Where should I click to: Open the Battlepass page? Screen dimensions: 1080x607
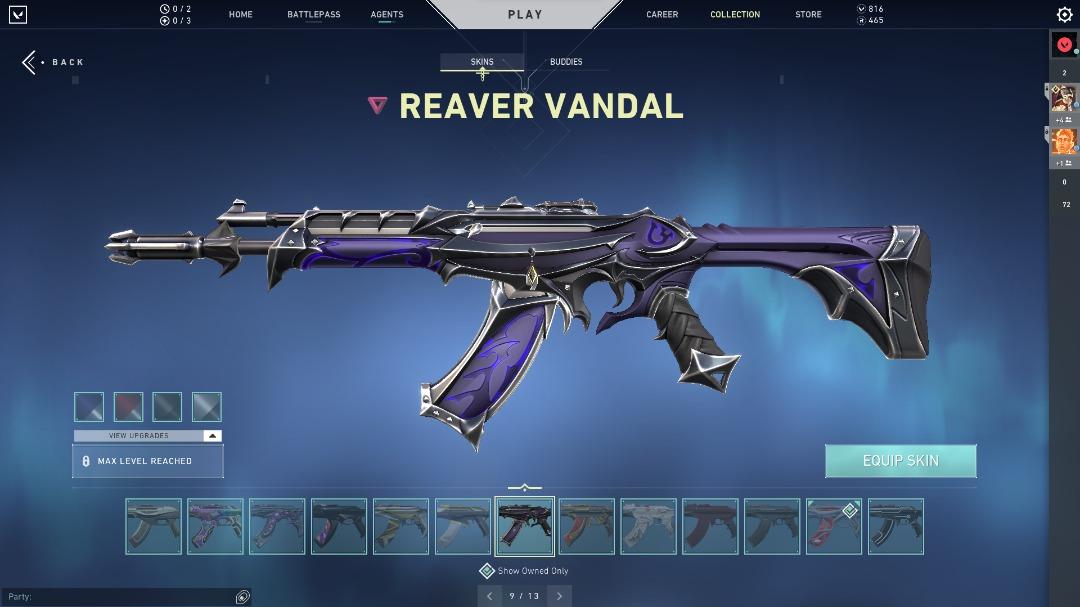click(x=313, y=15)
